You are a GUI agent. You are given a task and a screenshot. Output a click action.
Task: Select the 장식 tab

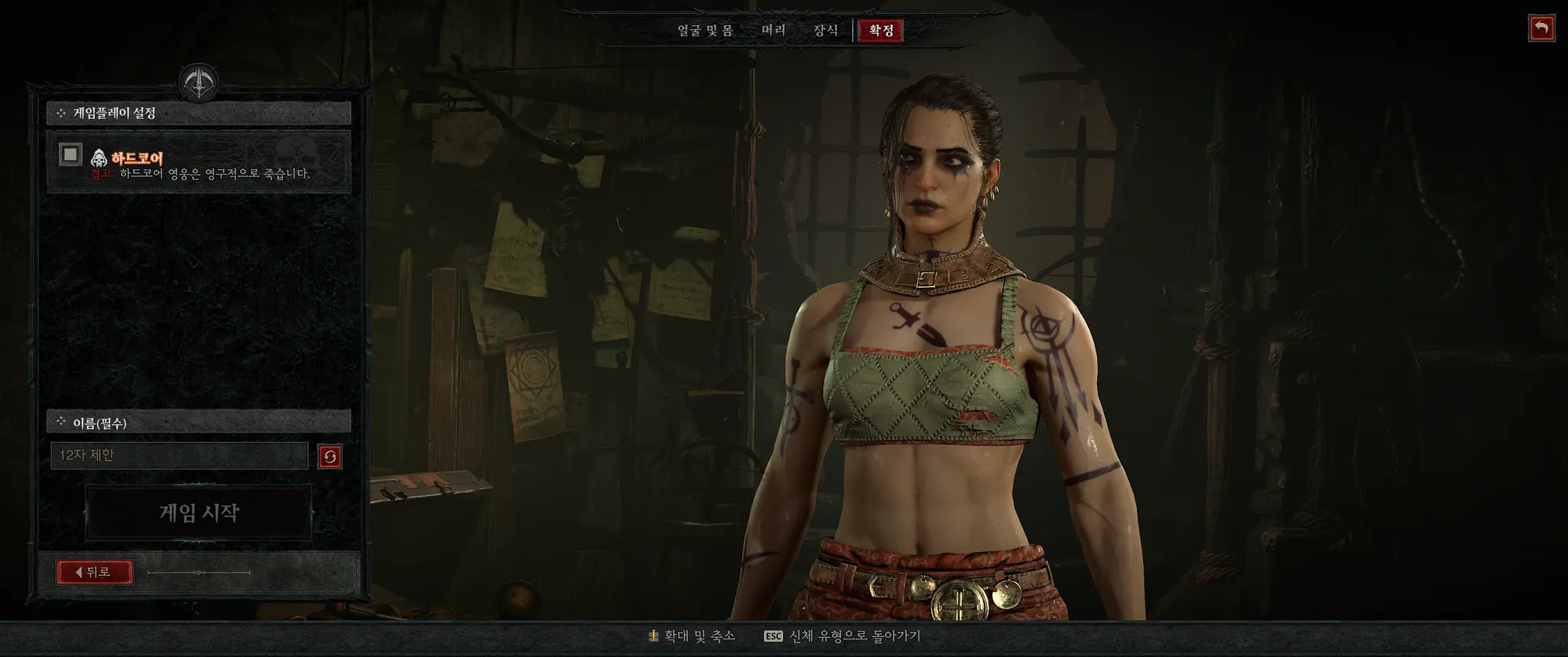[825, 31]
